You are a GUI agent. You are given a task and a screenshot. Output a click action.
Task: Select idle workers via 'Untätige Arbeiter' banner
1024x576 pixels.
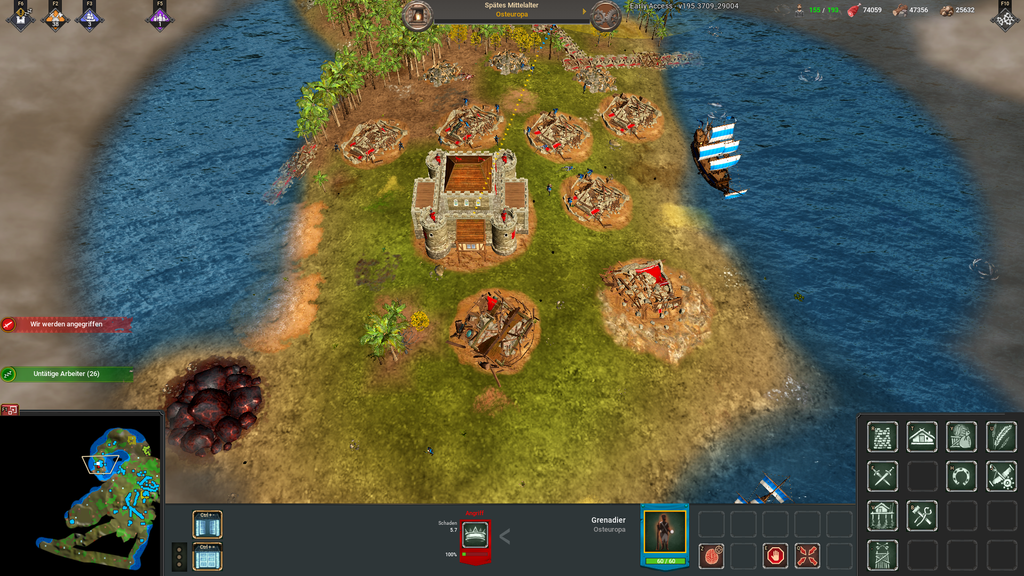click(68, 374)
